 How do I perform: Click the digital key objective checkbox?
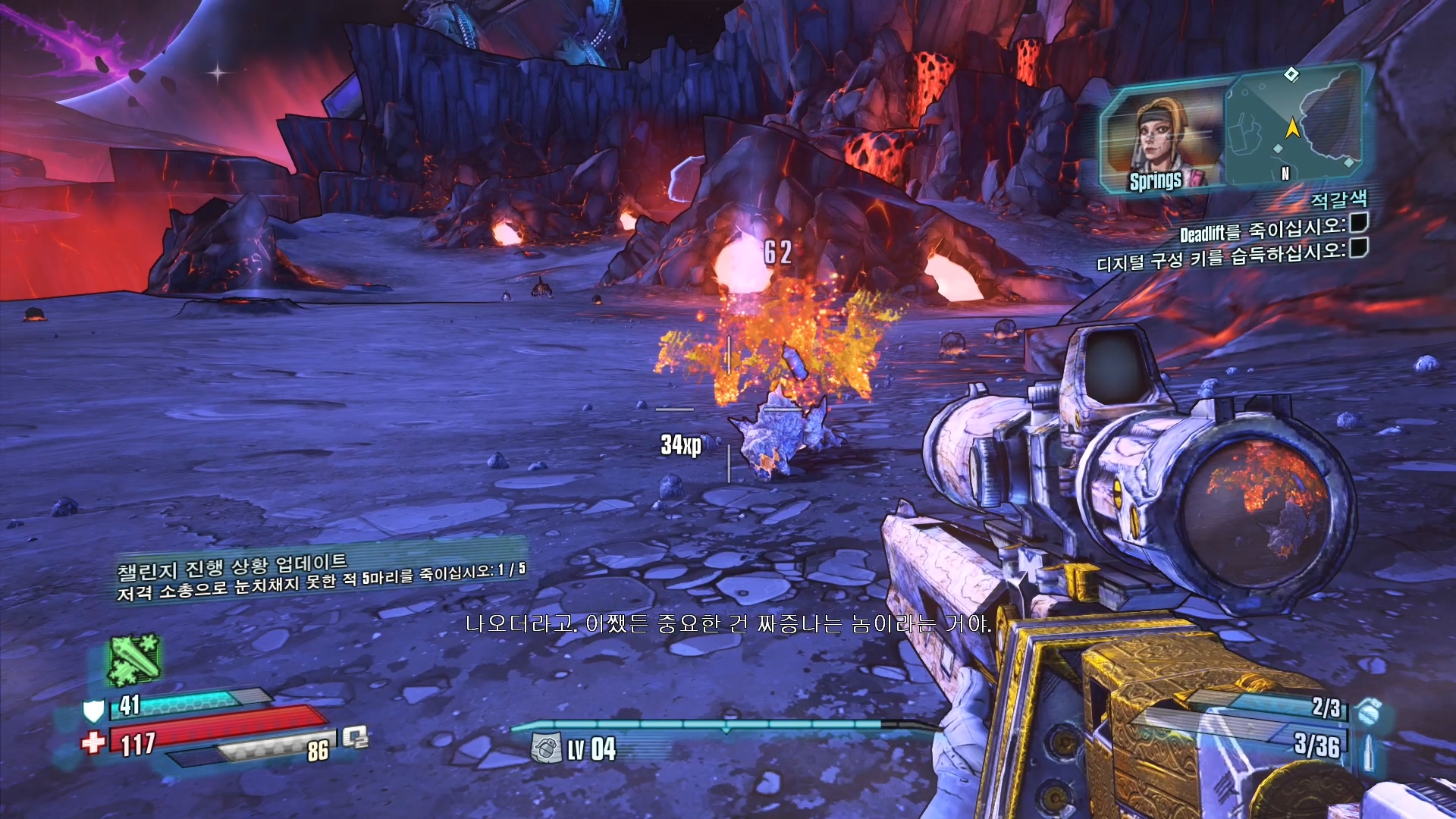pos(1359,247)
